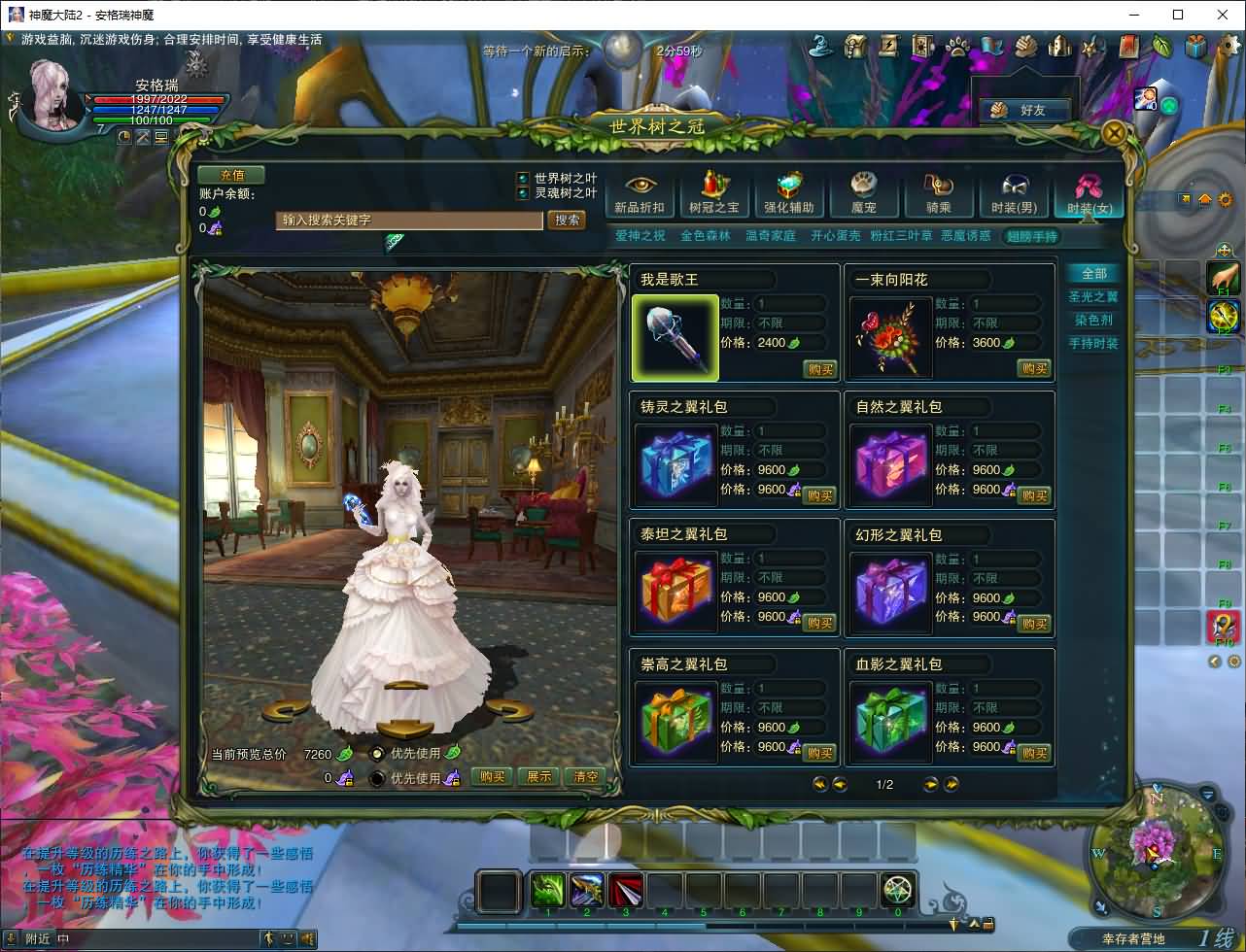1246x952 pixels.
Task: Buy the 我是歌王 microphone item
Action: [x=819, y=369]
